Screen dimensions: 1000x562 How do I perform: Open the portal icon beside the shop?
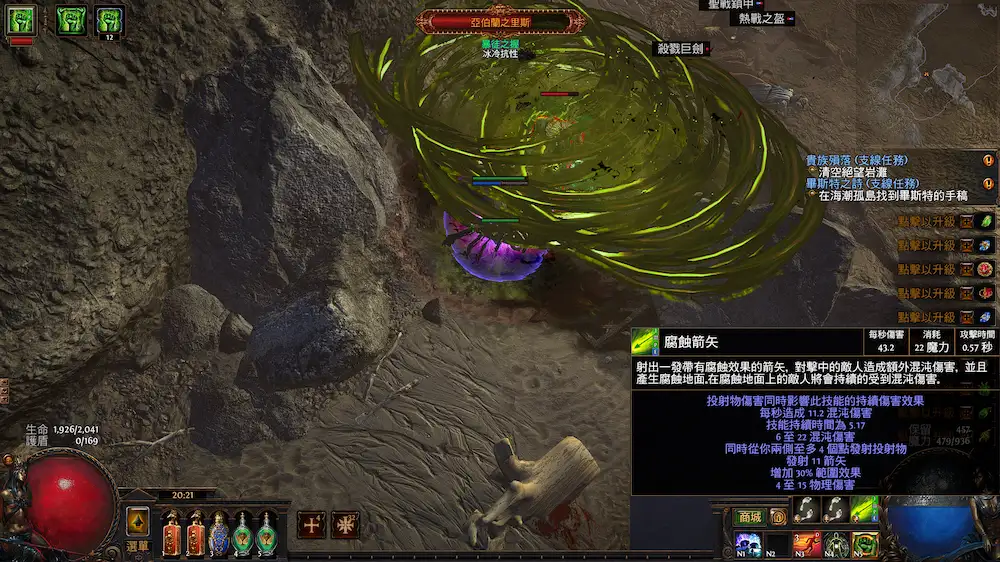click(x=778, y=517)
